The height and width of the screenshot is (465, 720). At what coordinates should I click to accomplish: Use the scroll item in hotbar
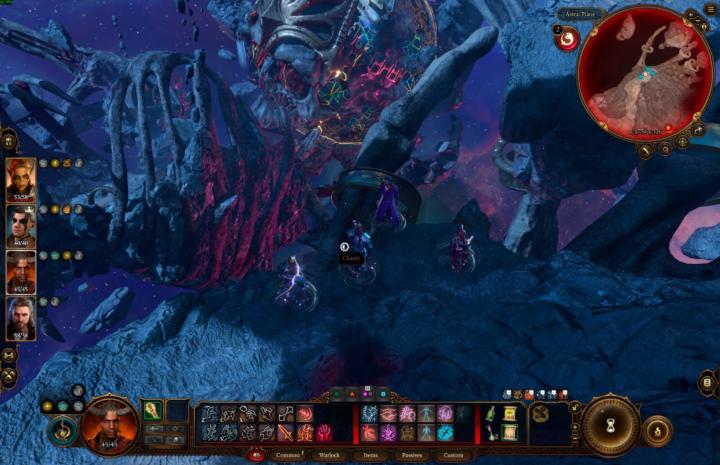coord(509,414)
